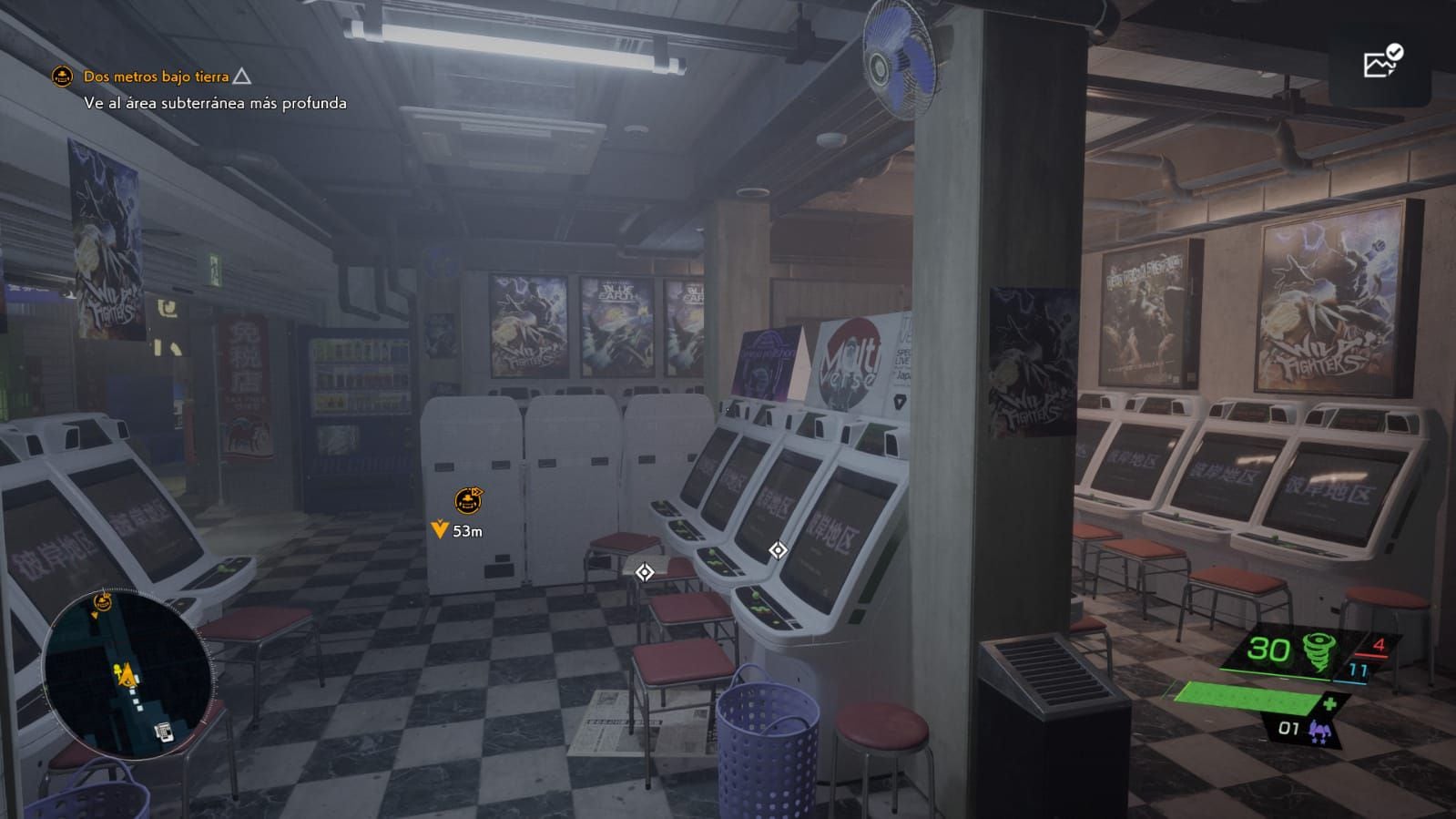Select the purple consumable item icon
This screenshot has height=819, width=1456.
click(x=1317, y=730)
